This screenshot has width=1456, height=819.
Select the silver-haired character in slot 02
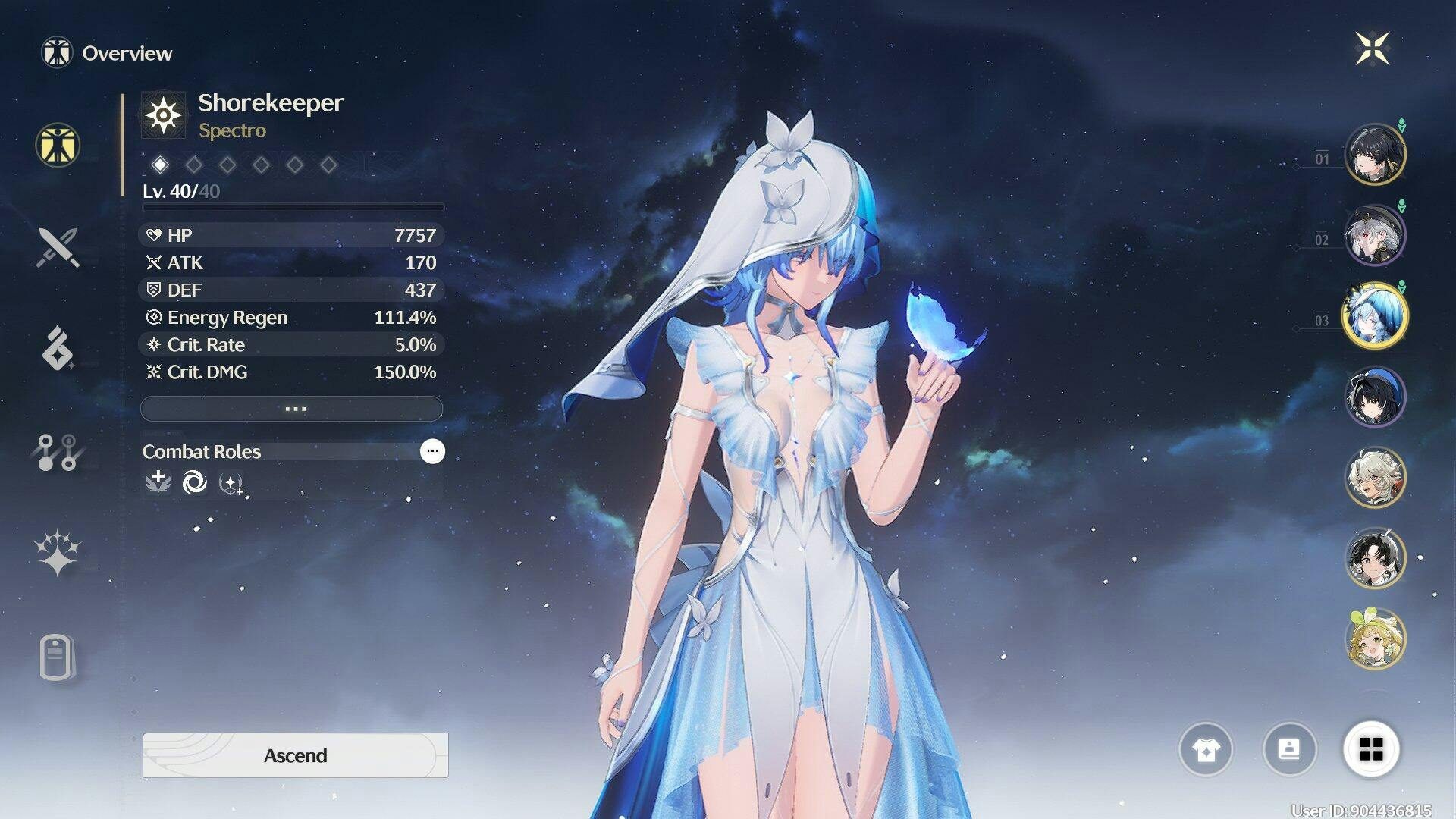tap(1375, 235)
